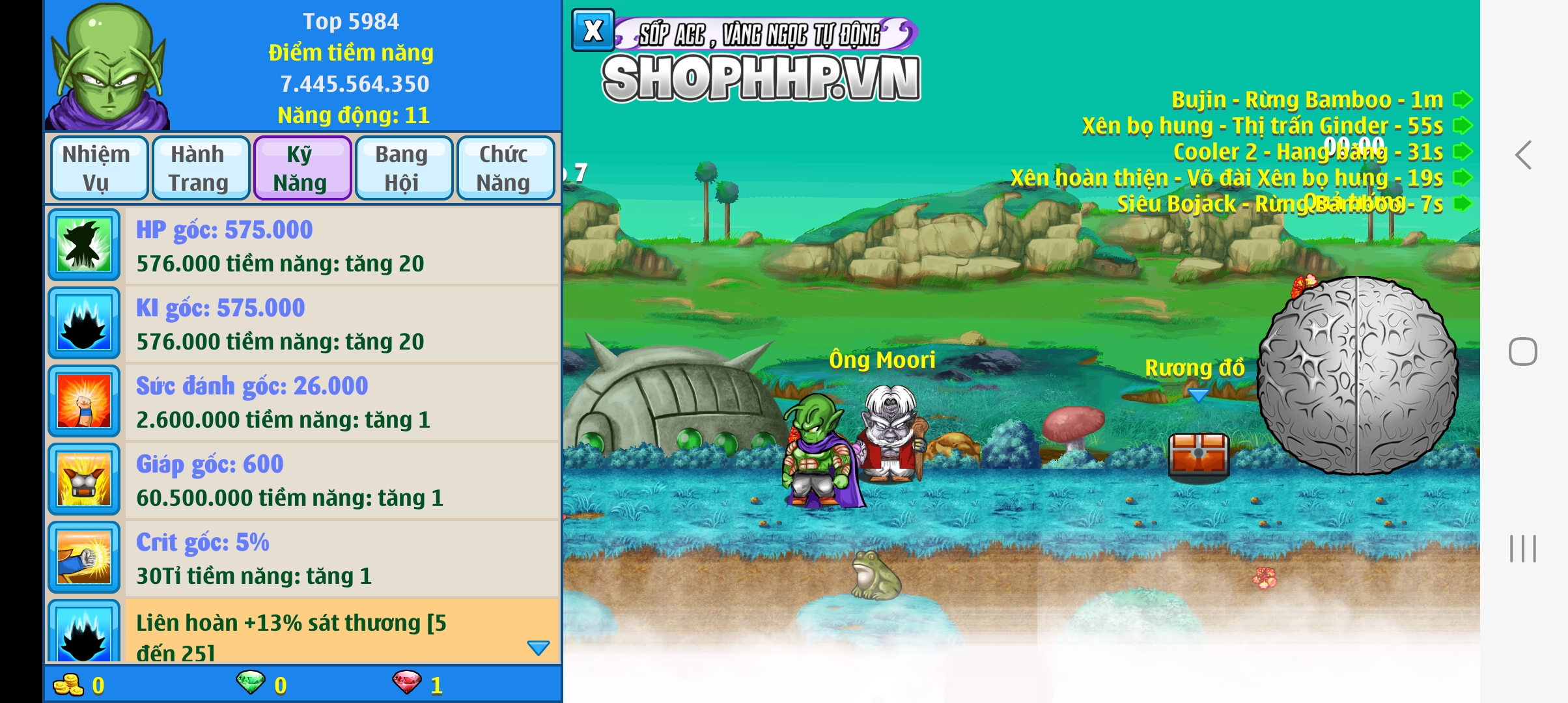This screenshot has width=1568, height=703.
Task: Upgrade the HP gốc stat row
Action: (x=343, y=246)
